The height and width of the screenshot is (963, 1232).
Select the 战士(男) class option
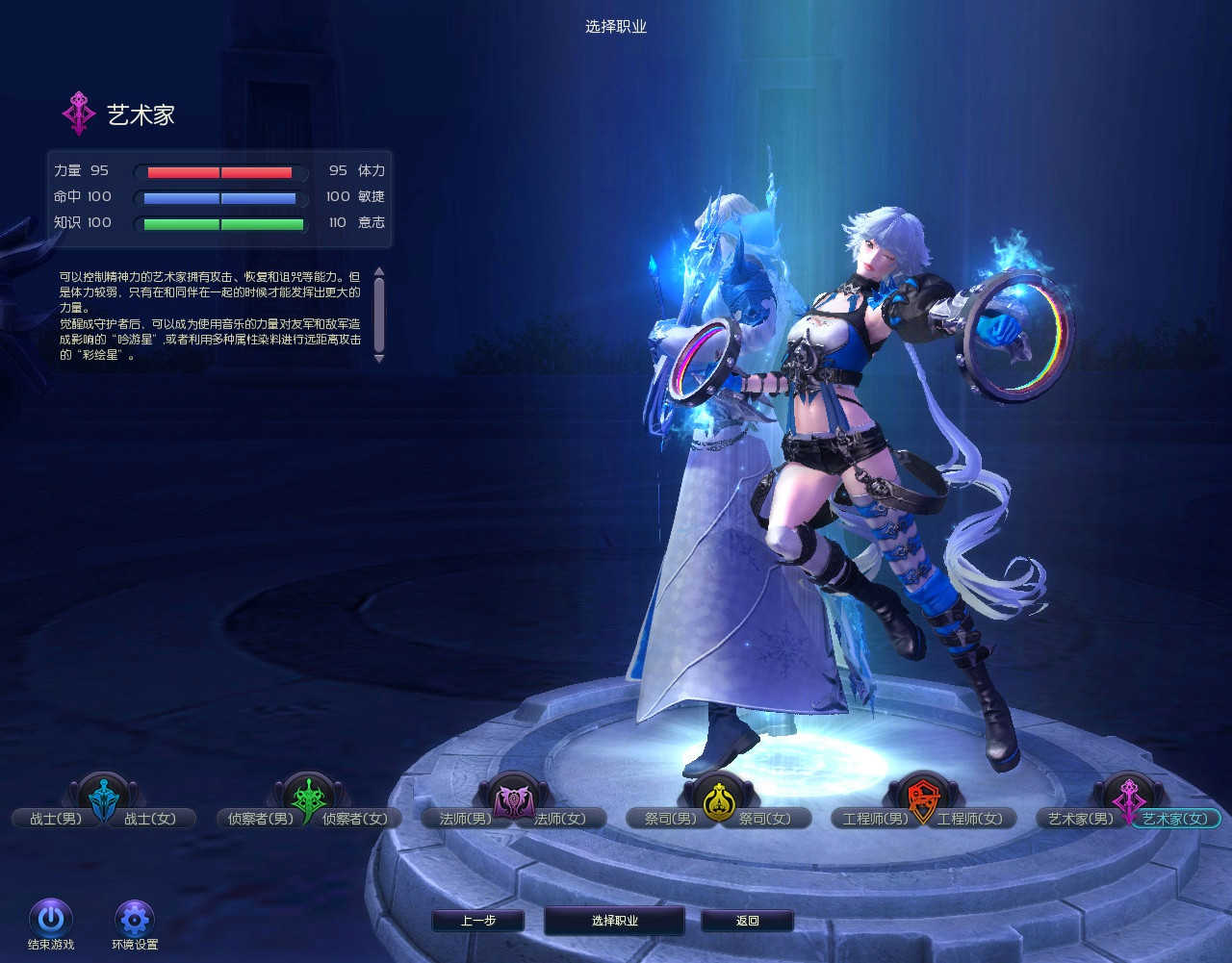tap(55, 819)
